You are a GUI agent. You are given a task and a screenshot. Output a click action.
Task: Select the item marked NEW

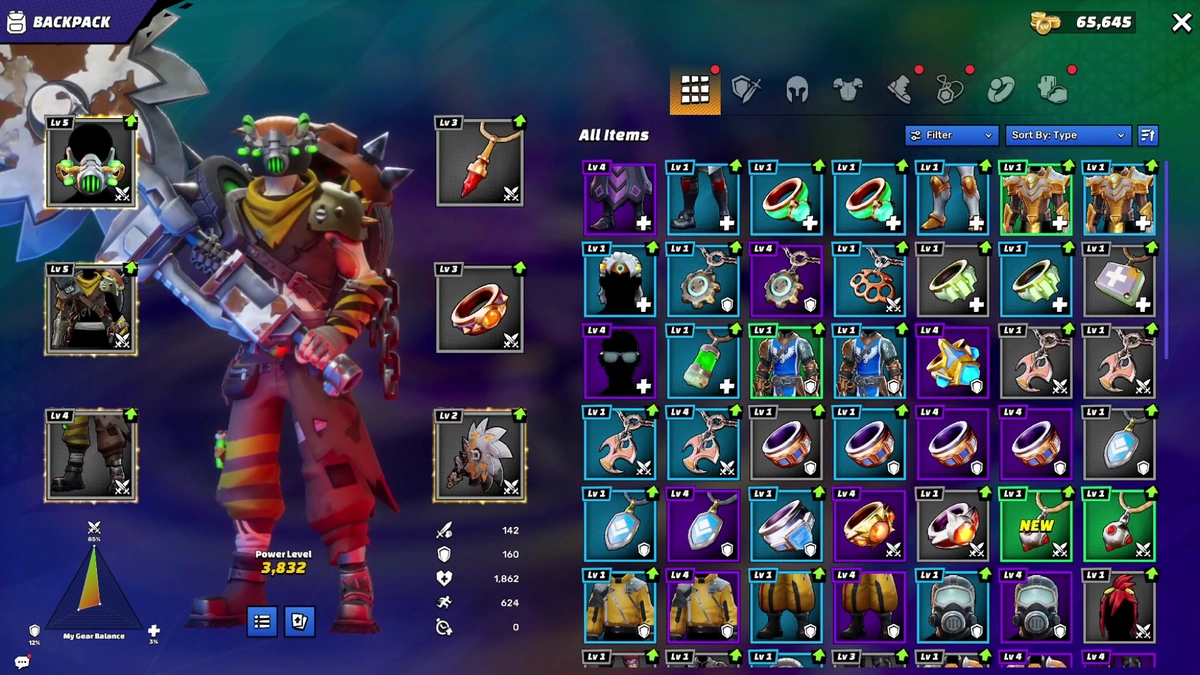point(1036,525)
